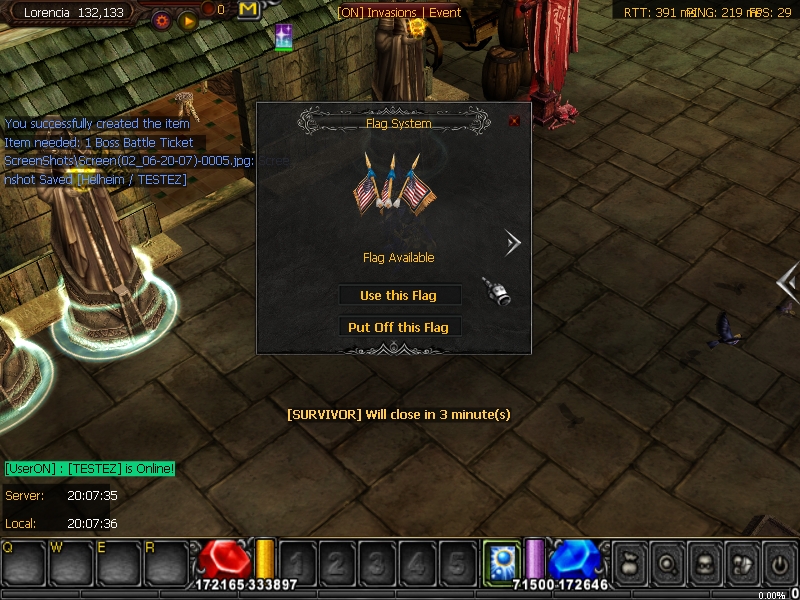Image resolution: width=800 pixels, height=600 pixels.
Task: Open the yellow M menu button
Action: 249,10
